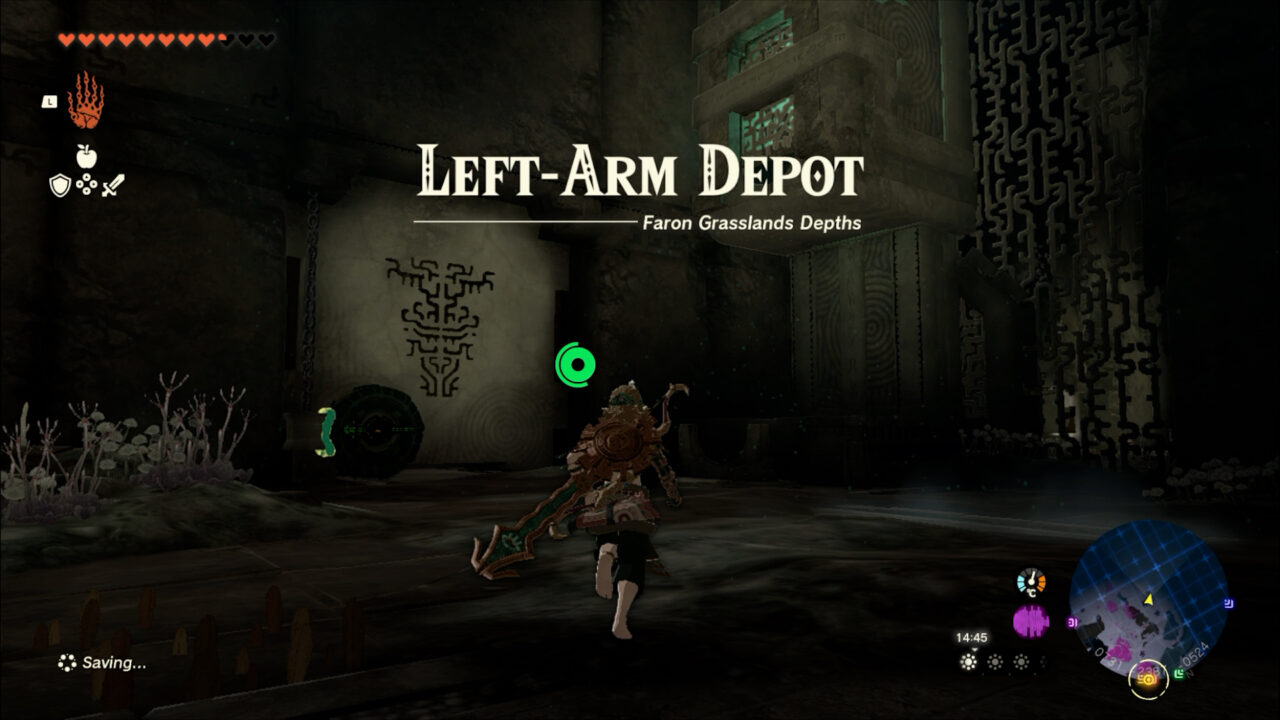Expand the weather forecast row

[x=998, y=660]
